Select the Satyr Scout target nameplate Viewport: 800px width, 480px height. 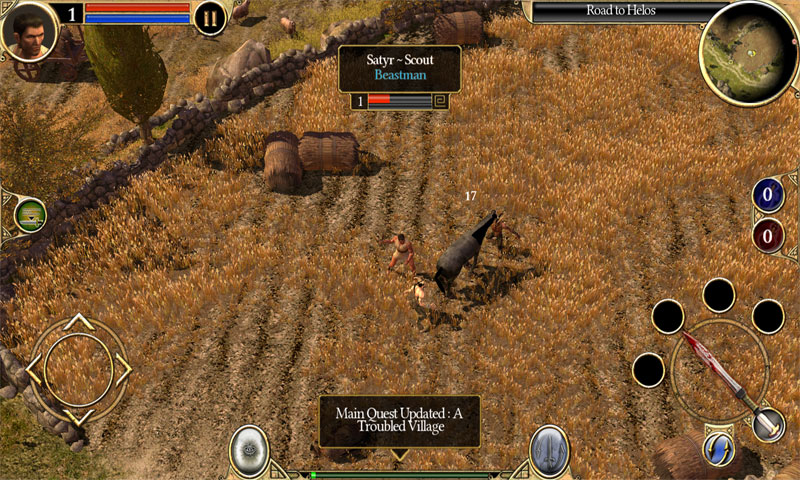[x=399, y=68]
